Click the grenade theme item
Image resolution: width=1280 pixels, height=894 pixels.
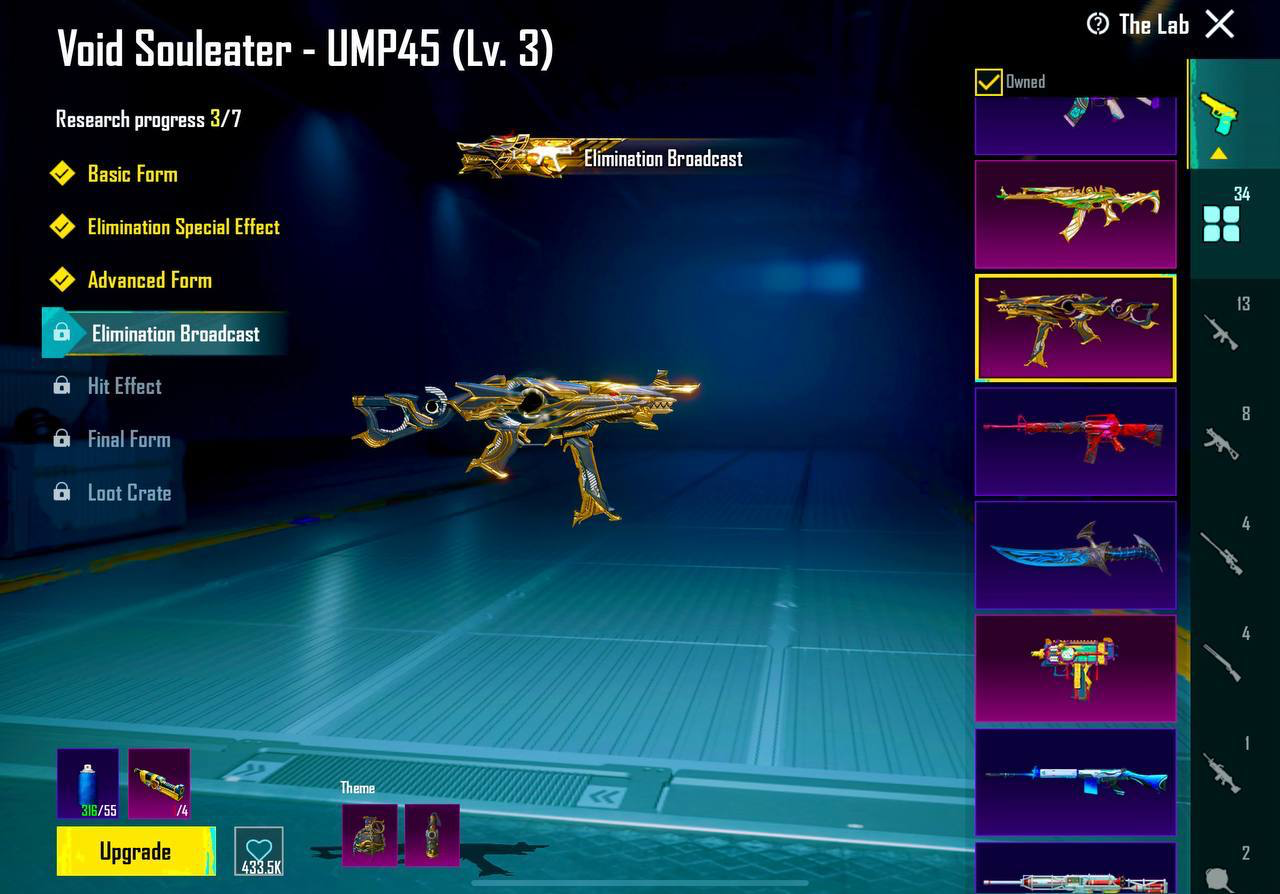coord(369,835)
